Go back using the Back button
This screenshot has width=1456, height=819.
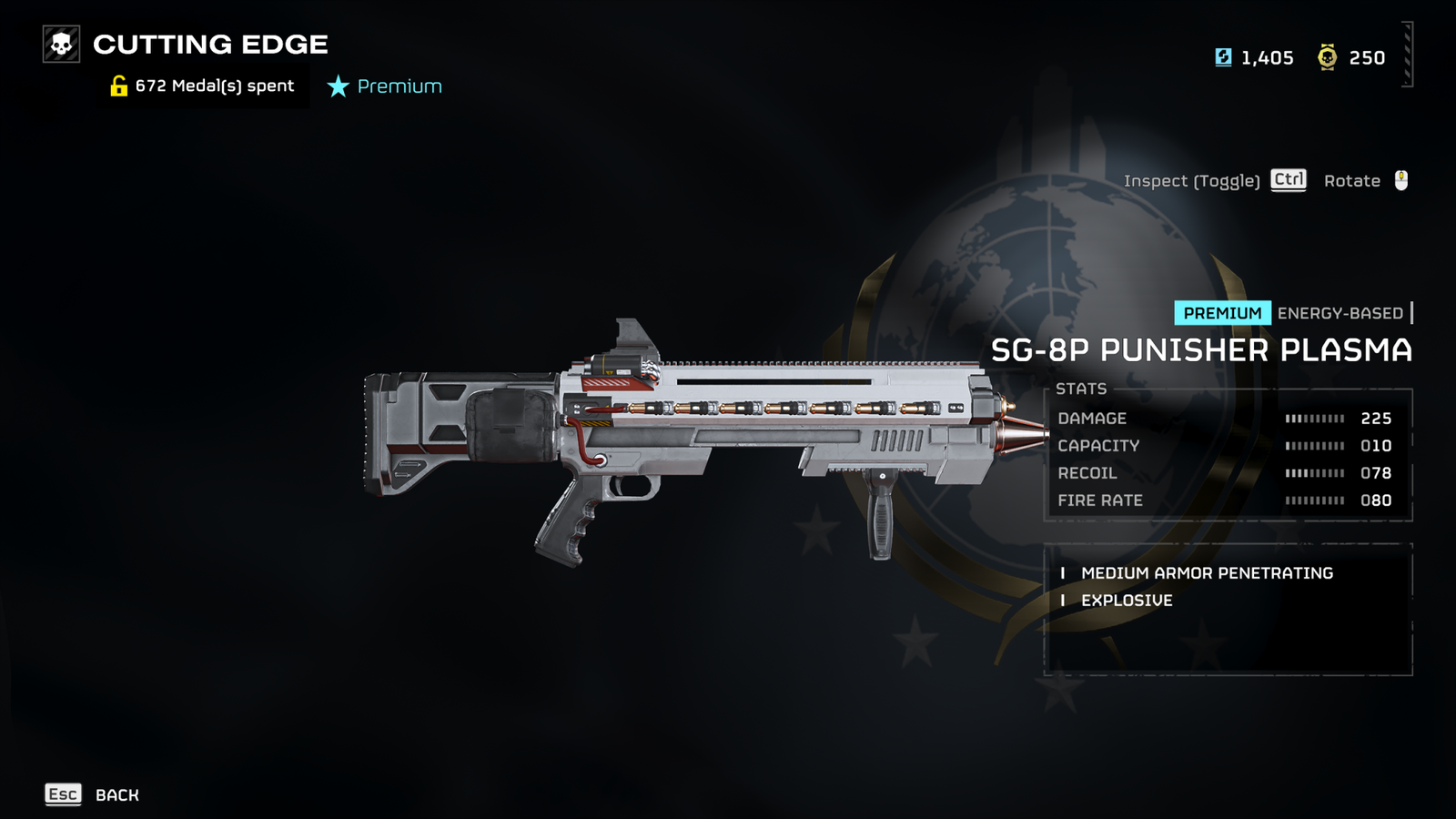(x=93, y=794)
